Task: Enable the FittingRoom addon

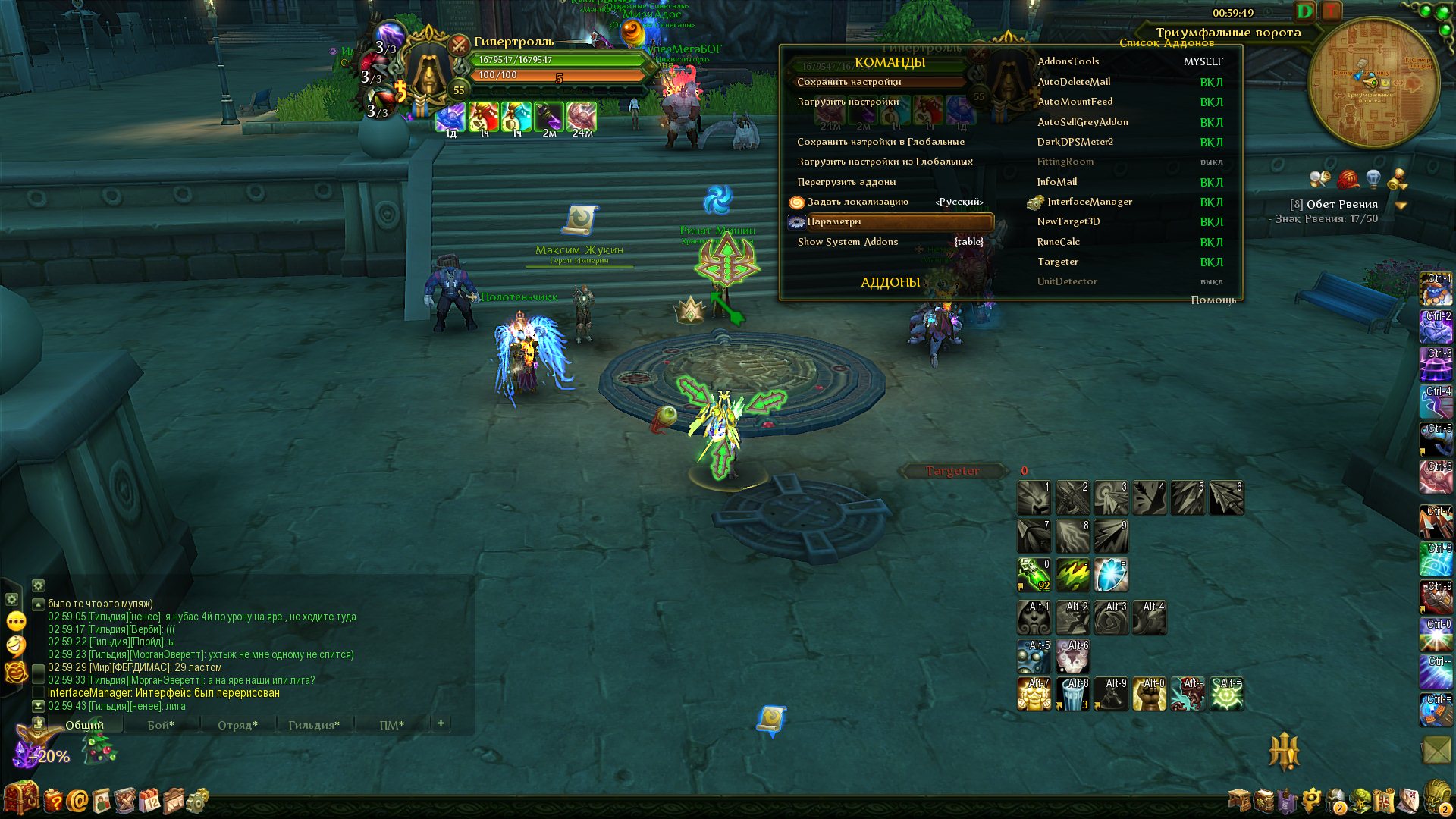Action: pos(1211,162)
